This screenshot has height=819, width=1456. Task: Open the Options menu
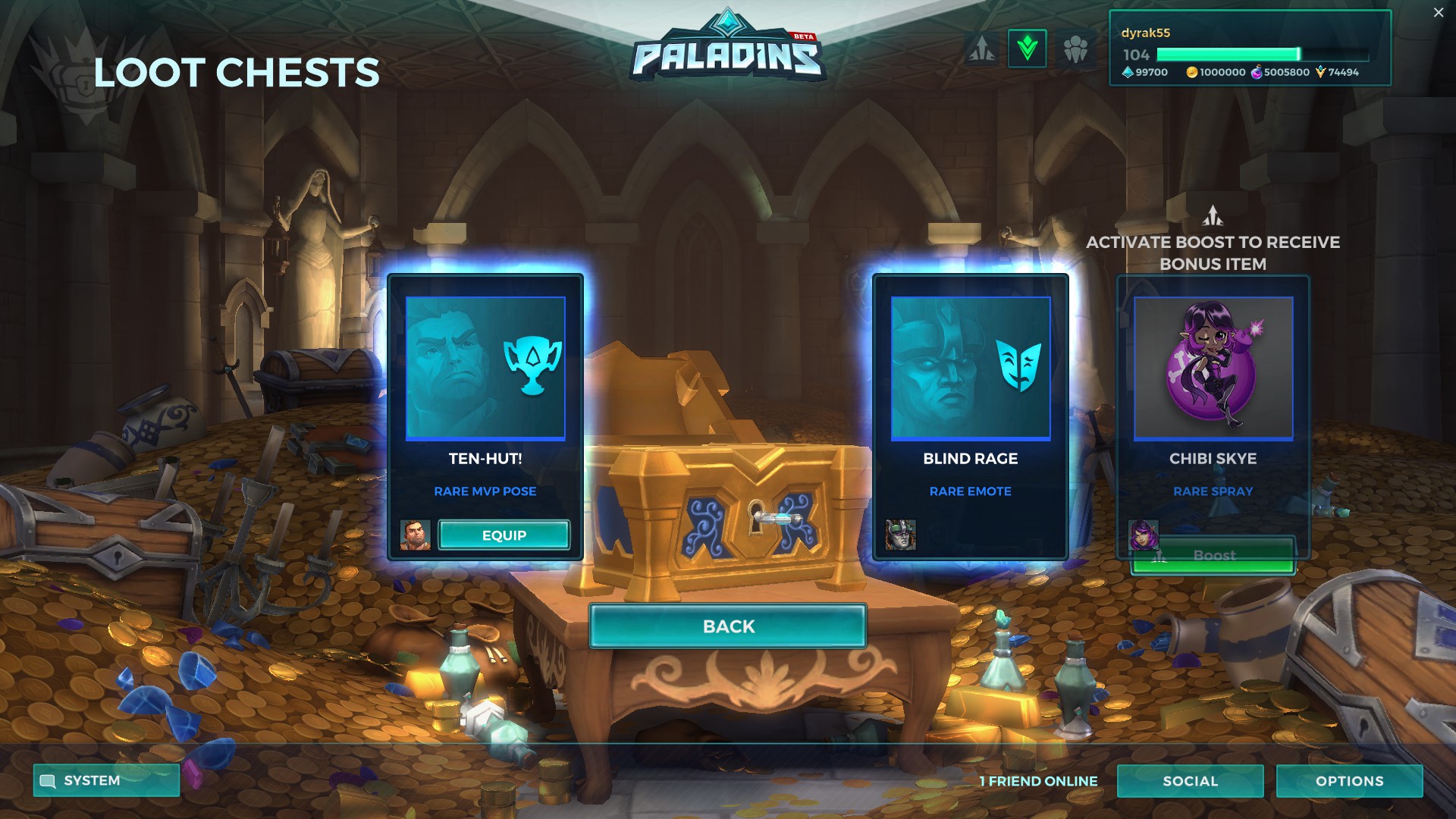coord(1349,781)
